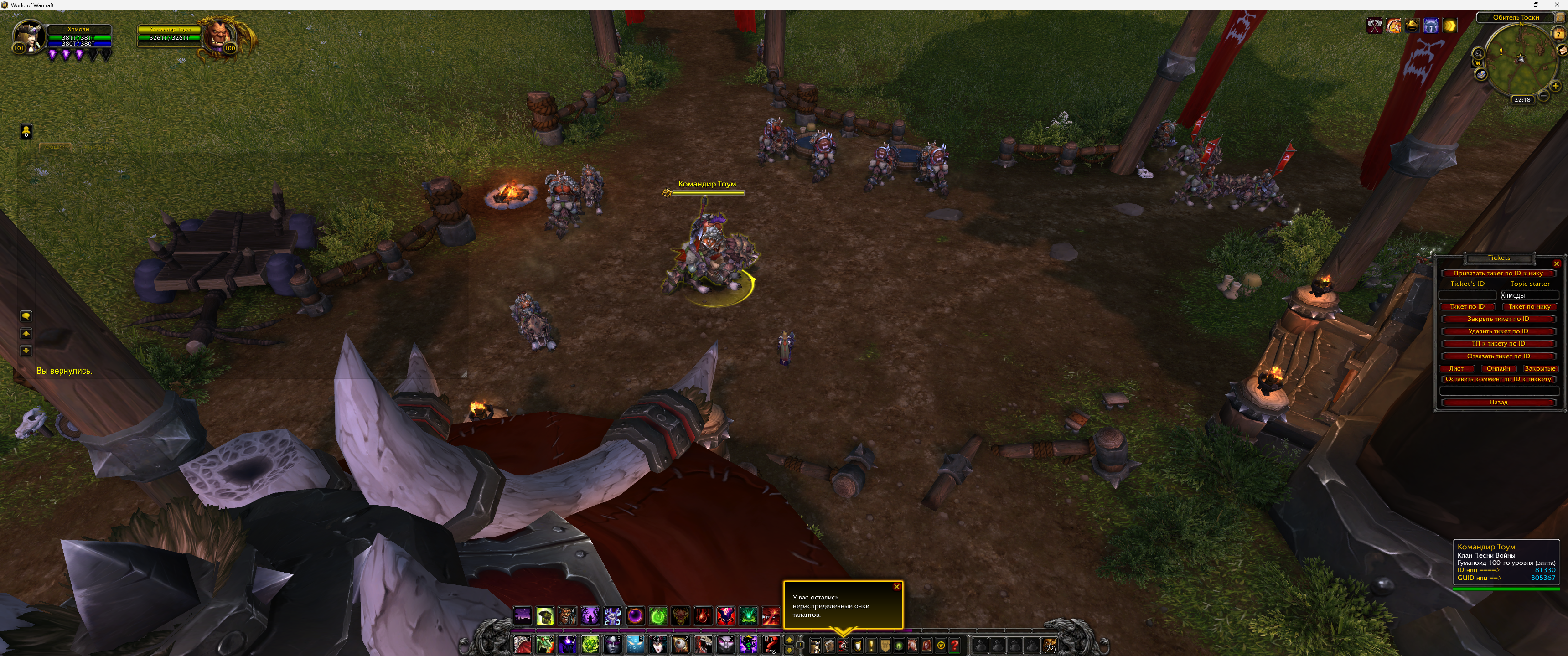1568x656 pixels.
Task: Go back with the "Назад" button
Action: (x=1497, y=402)
